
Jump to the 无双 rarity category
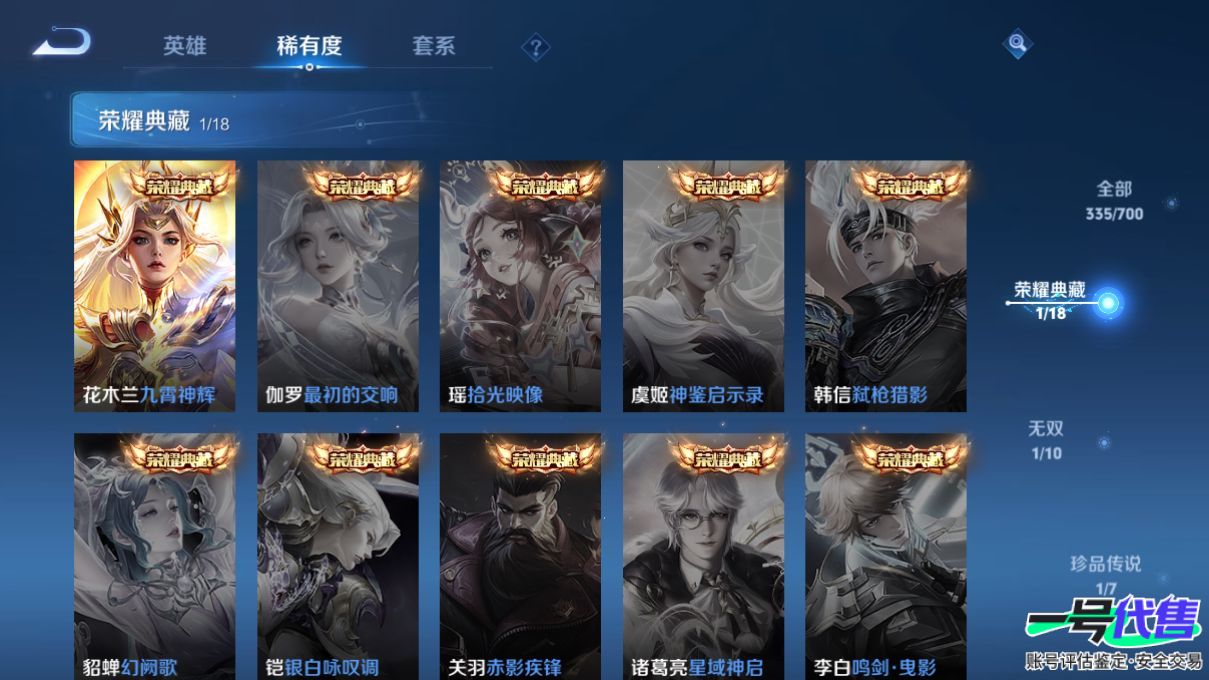coord(1046,440)
